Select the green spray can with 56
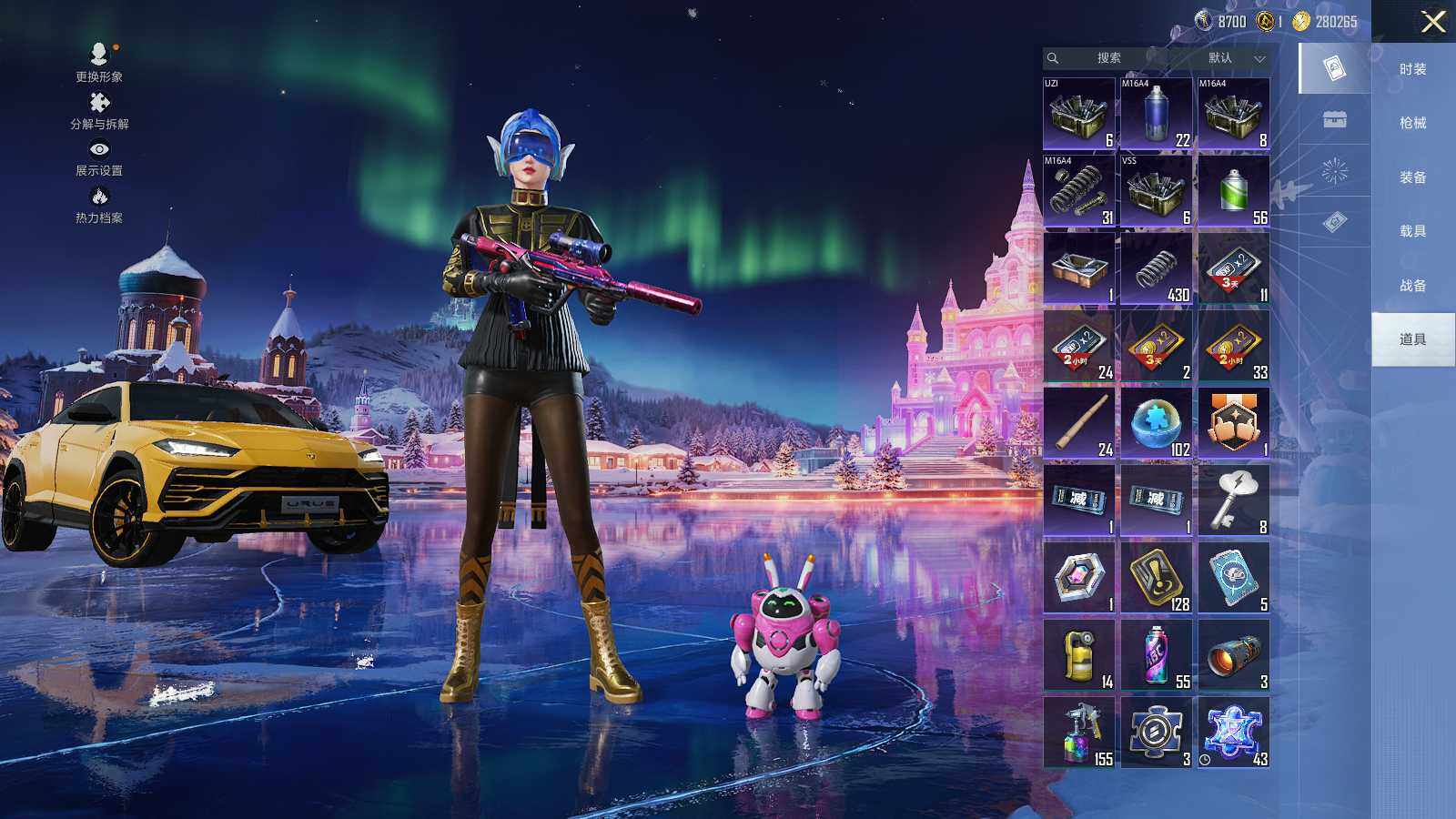Screen dimensions: 1456x819 1233,191
